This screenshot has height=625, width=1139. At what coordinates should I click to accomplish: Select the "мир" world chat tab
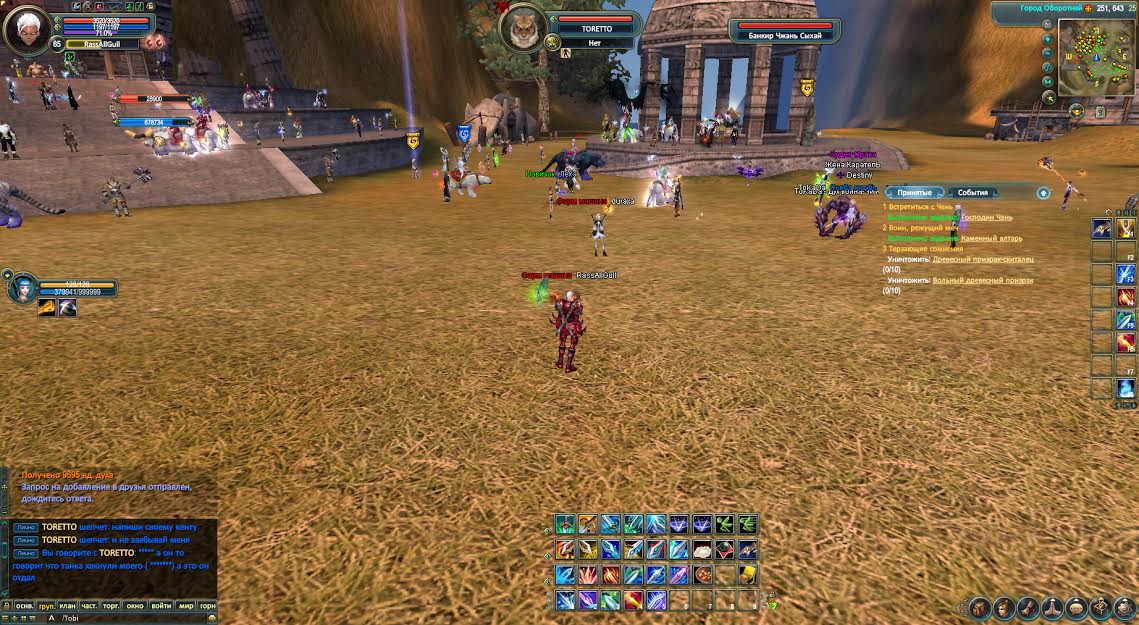pos(186,605)
